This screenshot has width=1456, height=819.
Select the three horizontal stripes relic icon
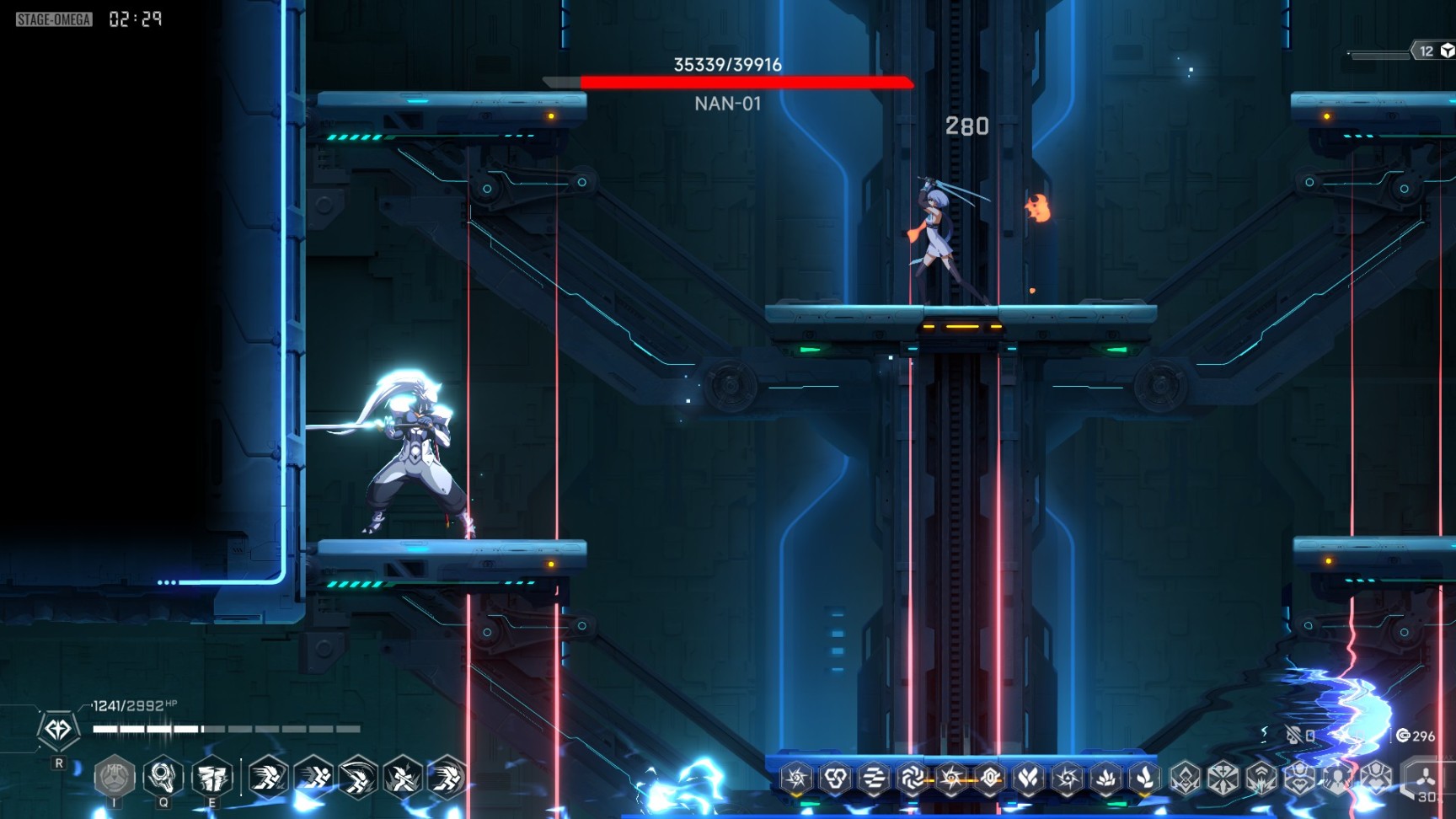(874, 778)
